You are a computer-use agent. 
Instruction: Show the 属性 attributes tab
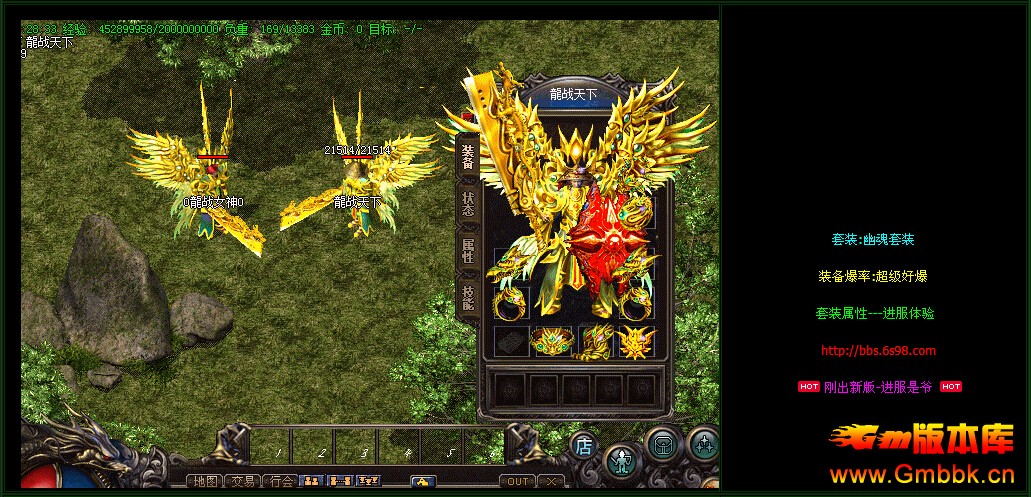pyautogui.click(x=467, y=250)
